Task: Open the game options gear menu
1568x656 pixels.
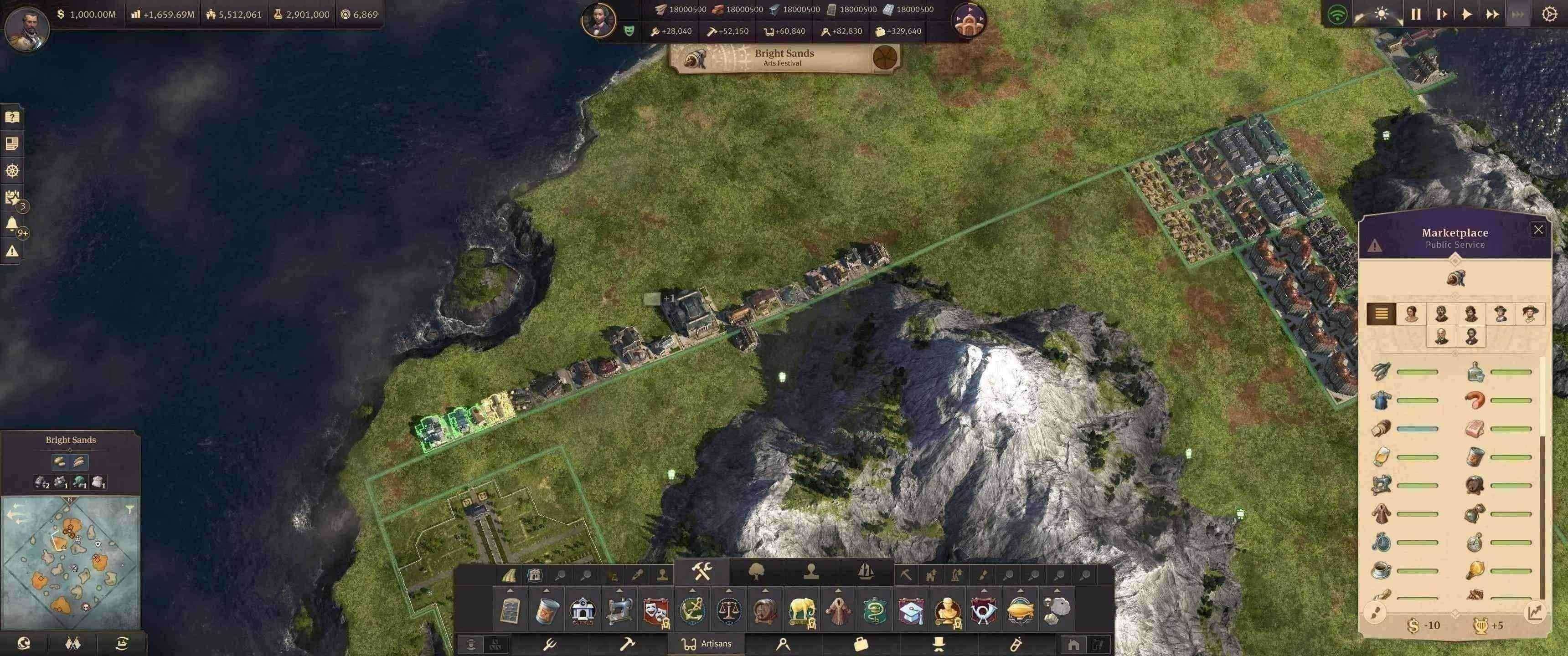Action: [1549, 14]
